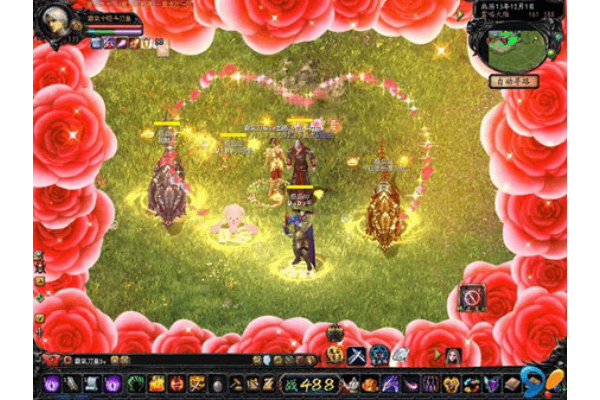
Task: Click the golden skull menu icon
Action: coord(335,356)
